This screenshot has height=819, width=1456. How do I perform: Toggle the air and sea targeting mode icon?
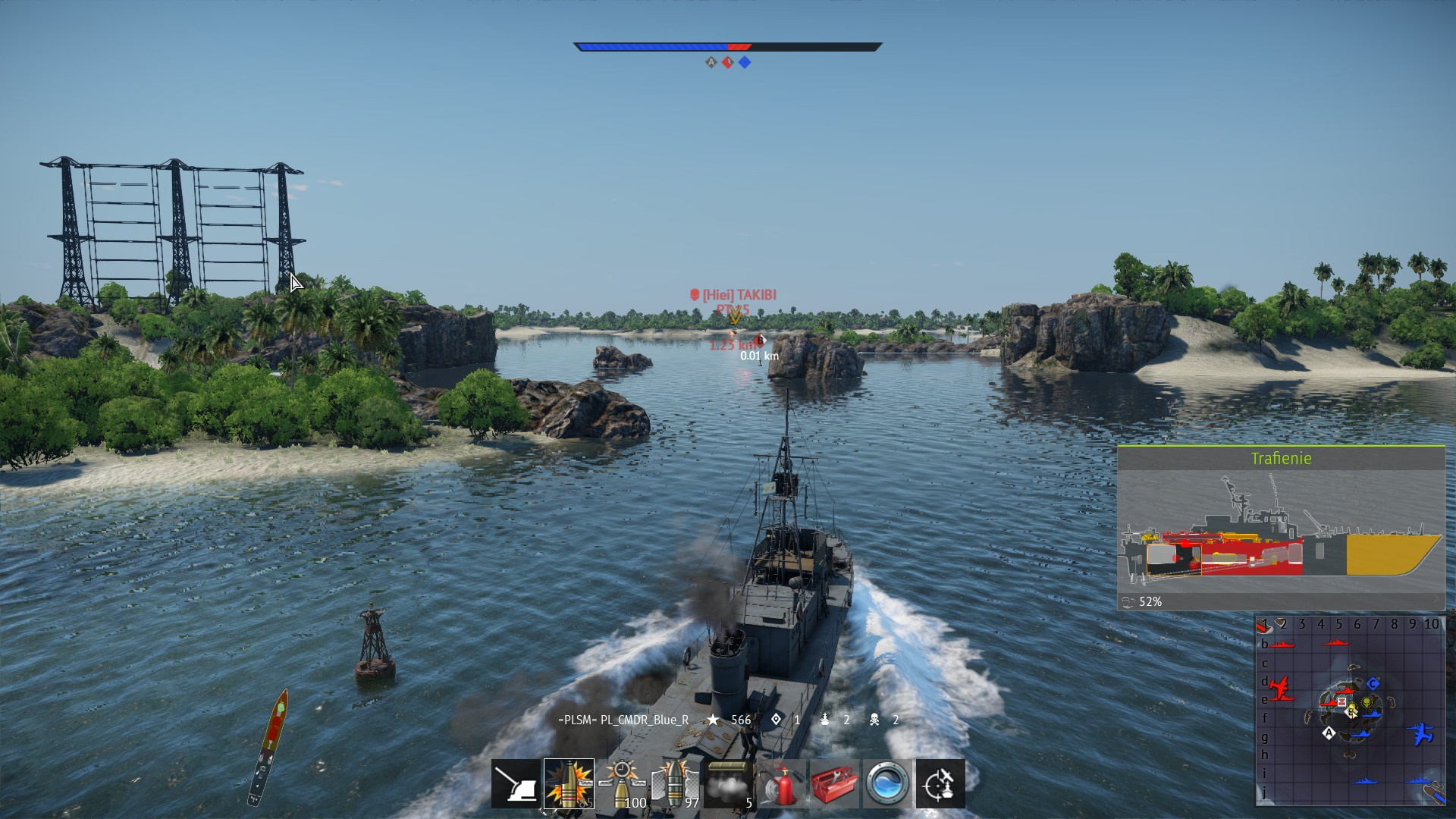point(940,783)
